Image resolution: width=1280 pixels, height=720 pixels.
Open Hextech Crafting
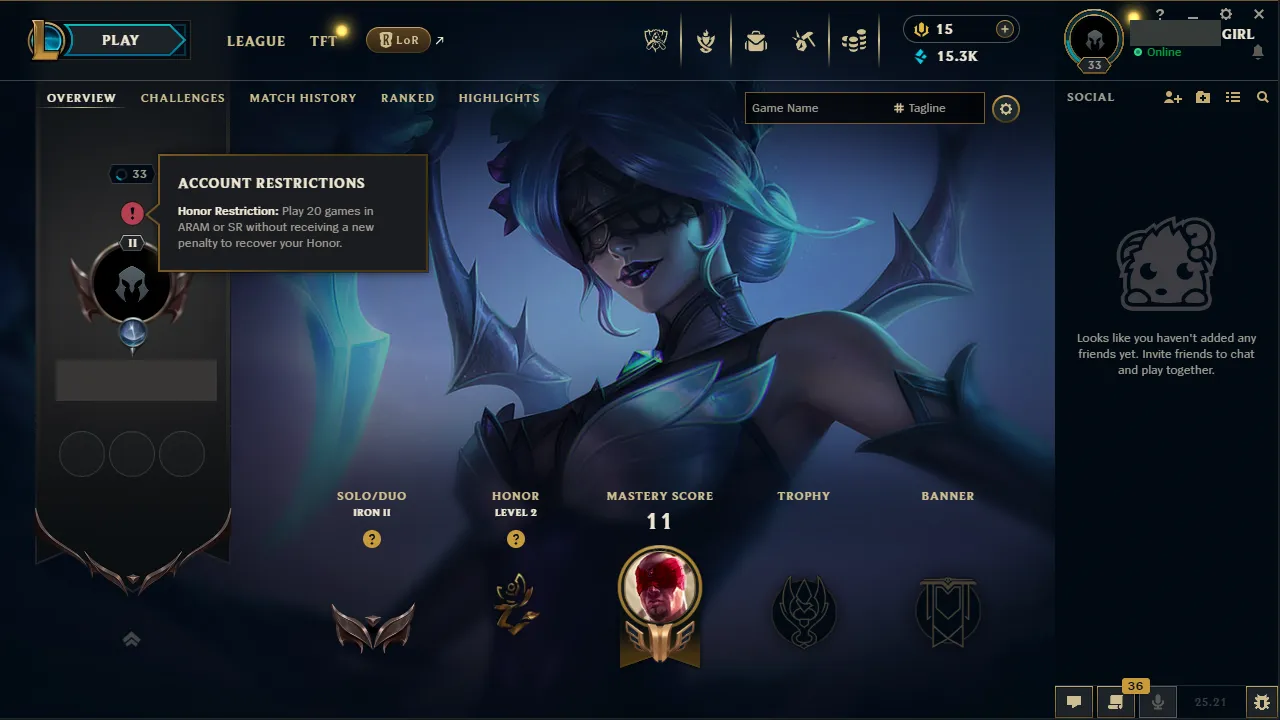tap(805, 40)
